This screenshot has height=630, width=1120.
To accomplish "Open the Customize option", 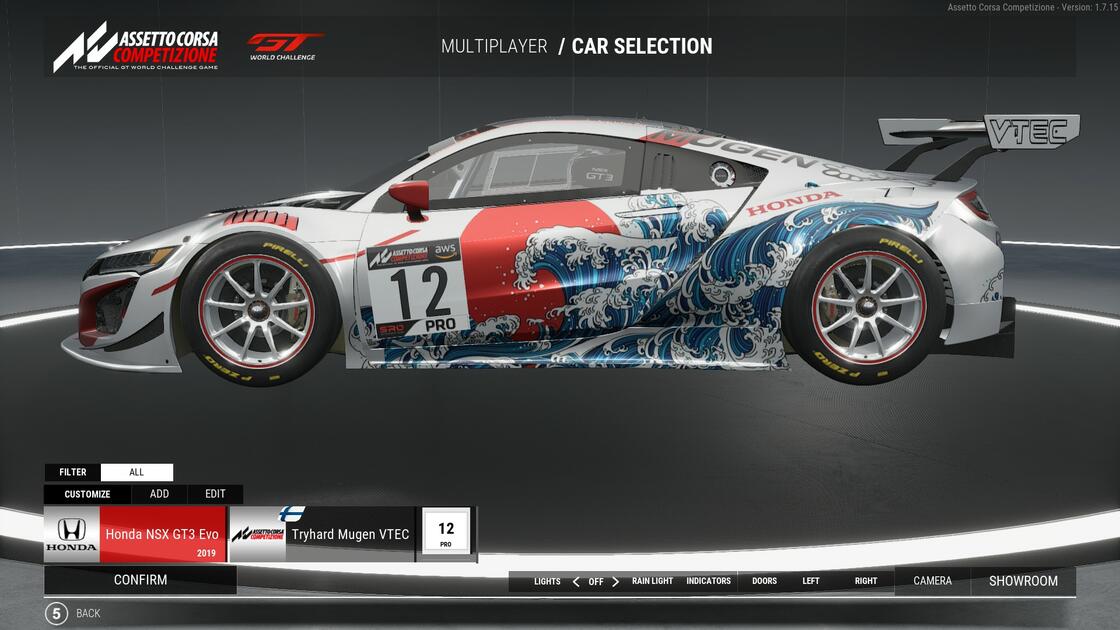I will click(x=87, y=494).
